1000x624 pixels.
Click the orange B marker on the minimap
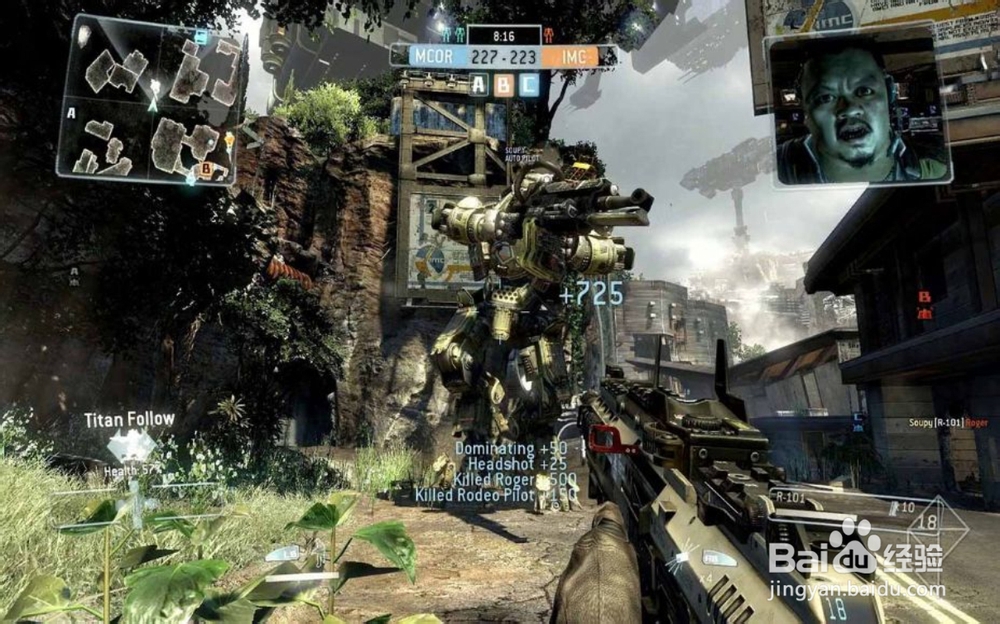[207, 169]
